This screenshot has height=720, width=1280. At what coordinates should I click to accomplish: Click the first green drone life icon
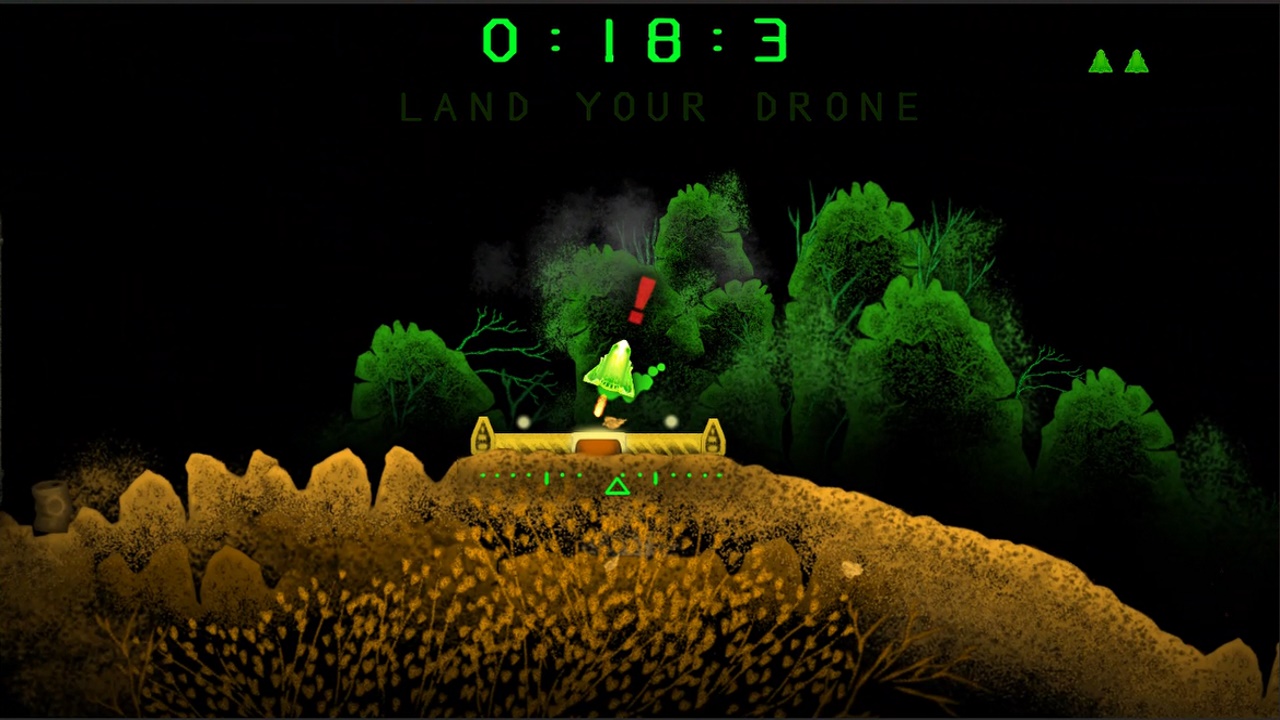click(x=1100, y=61)
